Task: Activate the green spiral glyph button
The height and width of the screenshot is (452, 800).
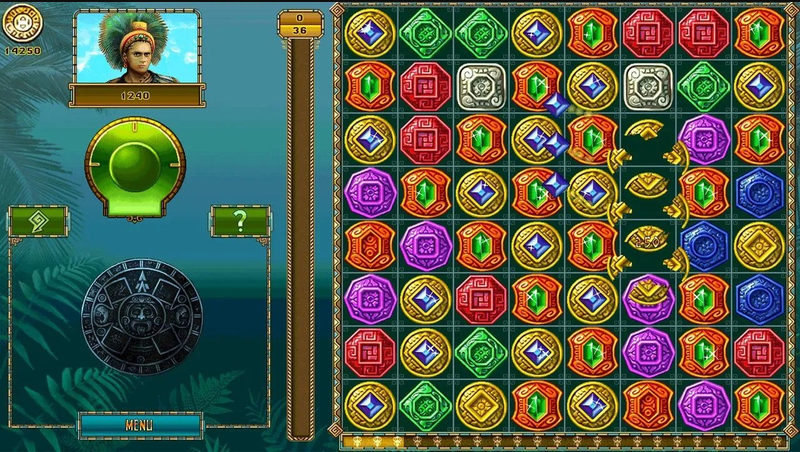Action: (38, 221)
